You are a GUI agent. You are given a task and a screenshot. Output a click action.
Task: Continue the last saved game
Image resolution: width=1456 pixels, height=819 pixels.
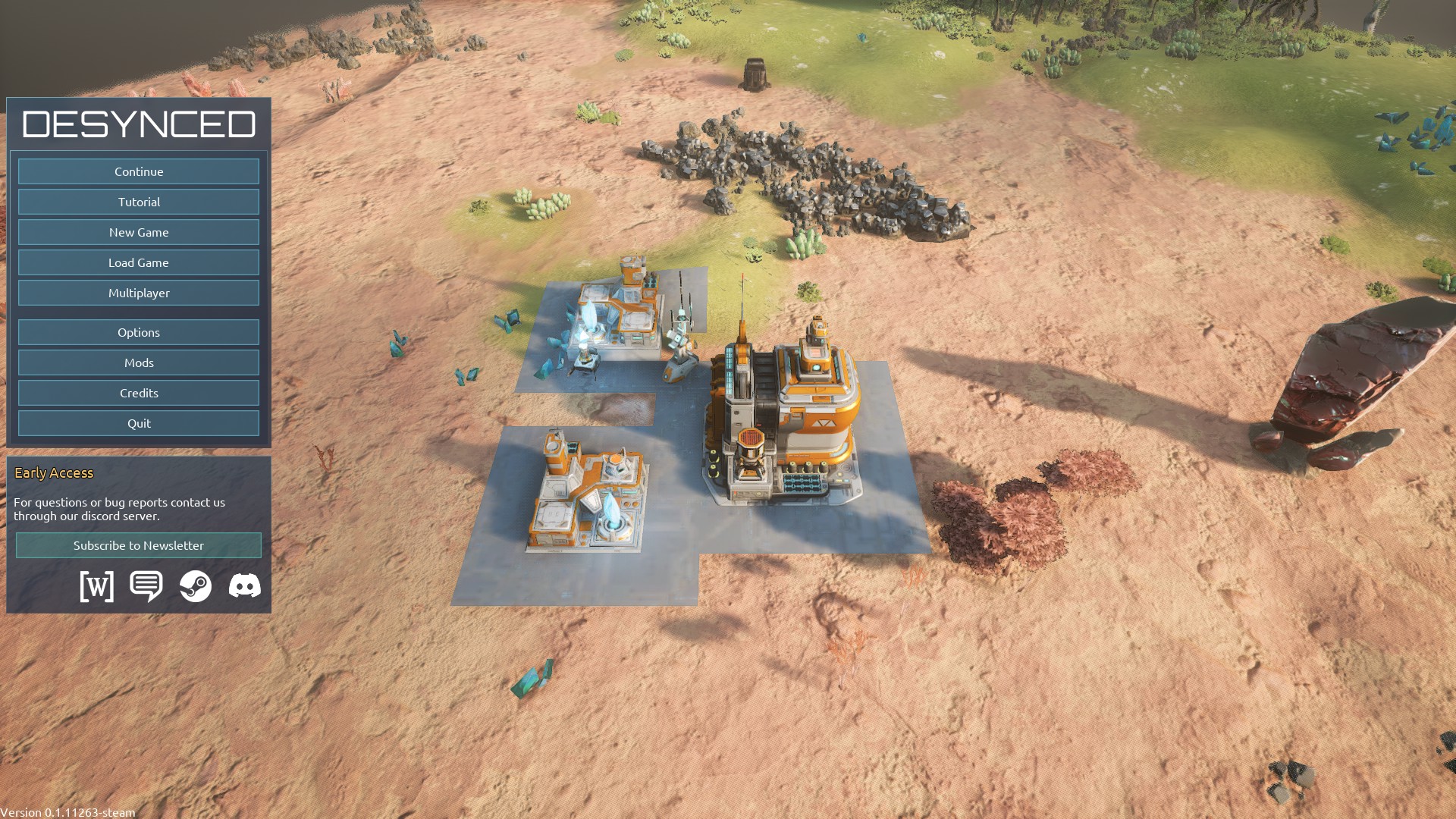point(139,171)
